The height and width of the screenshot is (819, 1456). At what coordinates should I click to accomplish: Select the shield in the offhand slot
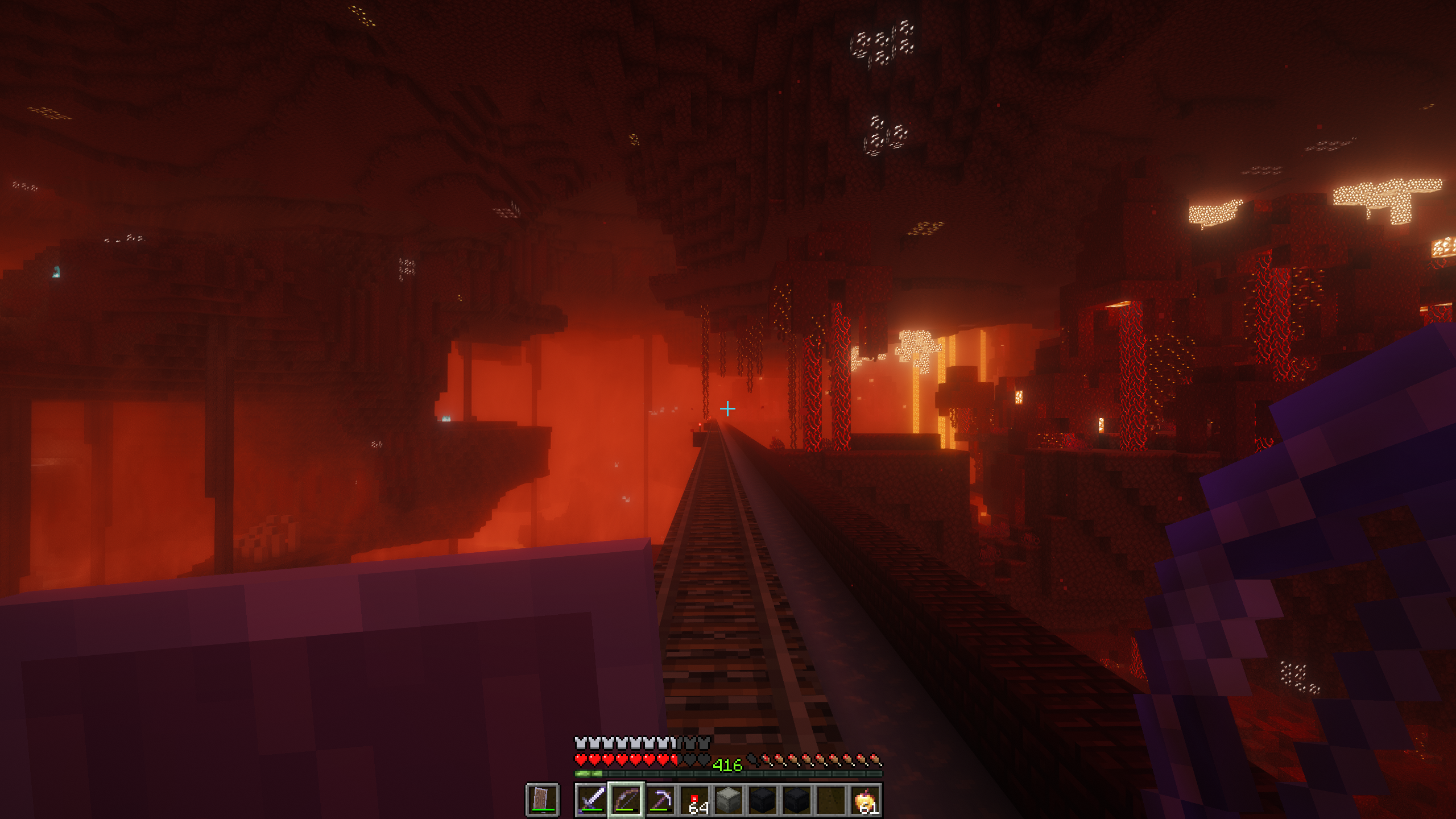[542, 800]
